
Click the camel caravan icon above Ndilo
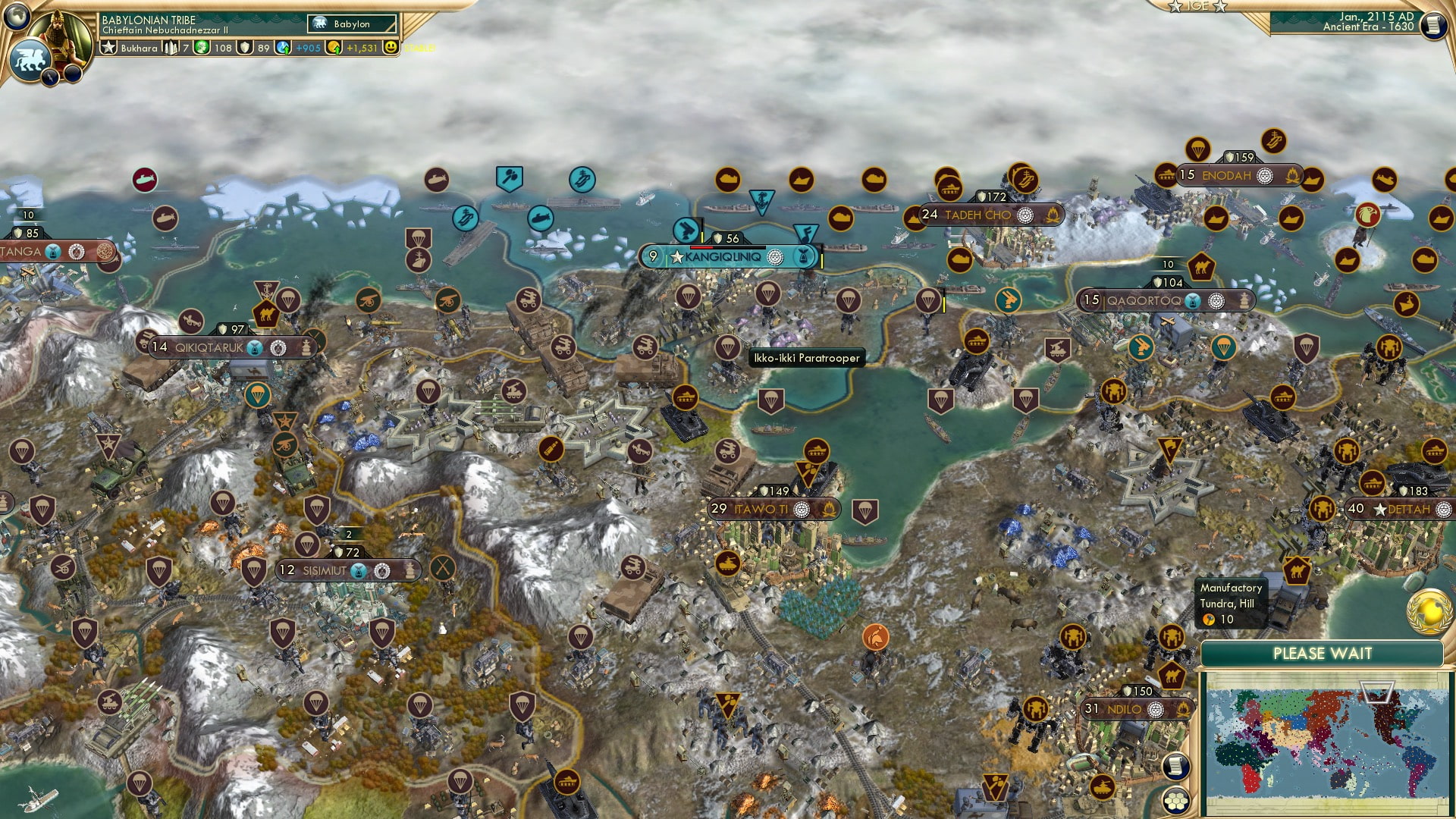coord(1174,676)
